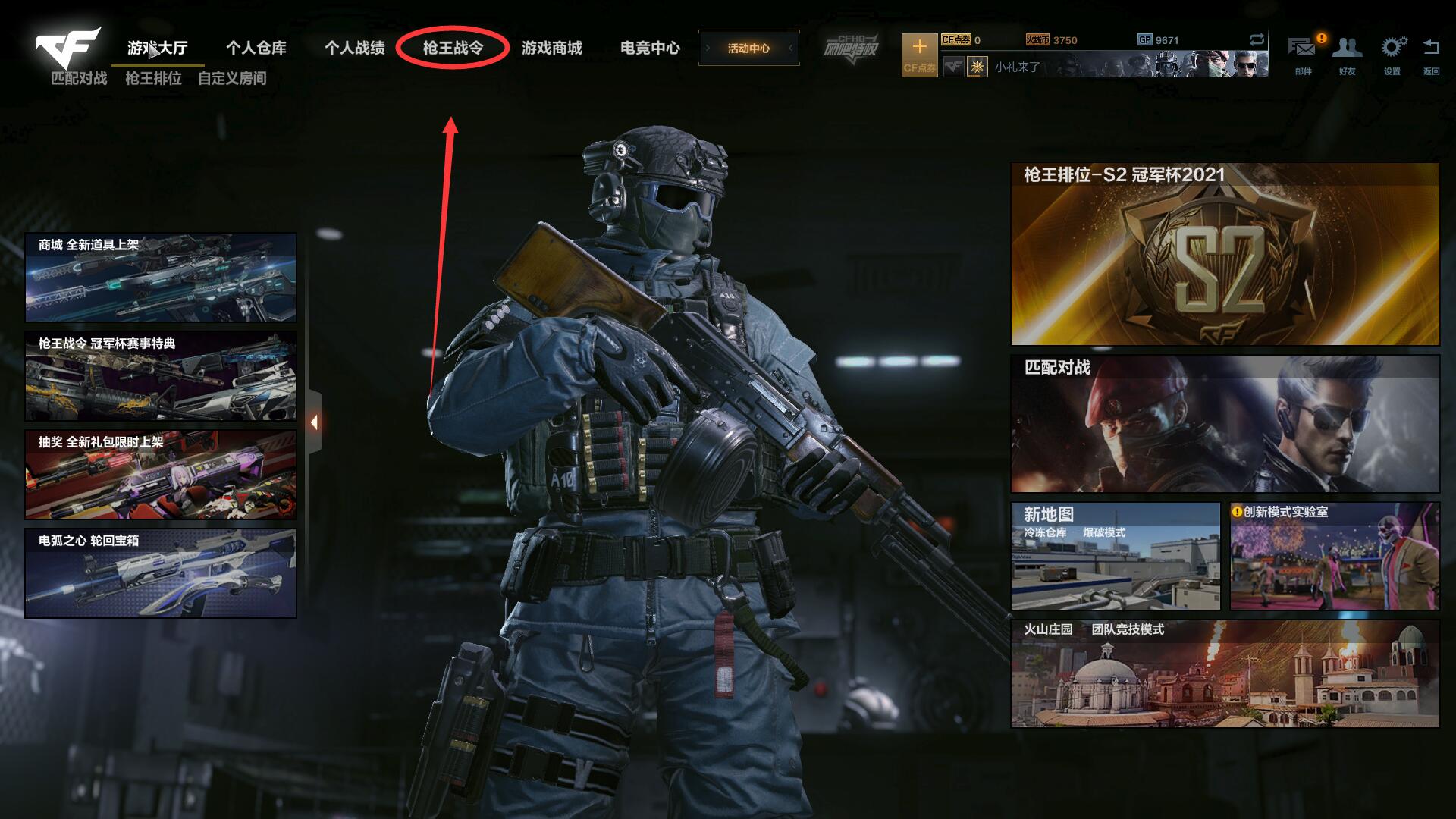Switch to the 枪王排位 sub-tab
This screenshot has height=819, width=1456.
tap(153, 78)
